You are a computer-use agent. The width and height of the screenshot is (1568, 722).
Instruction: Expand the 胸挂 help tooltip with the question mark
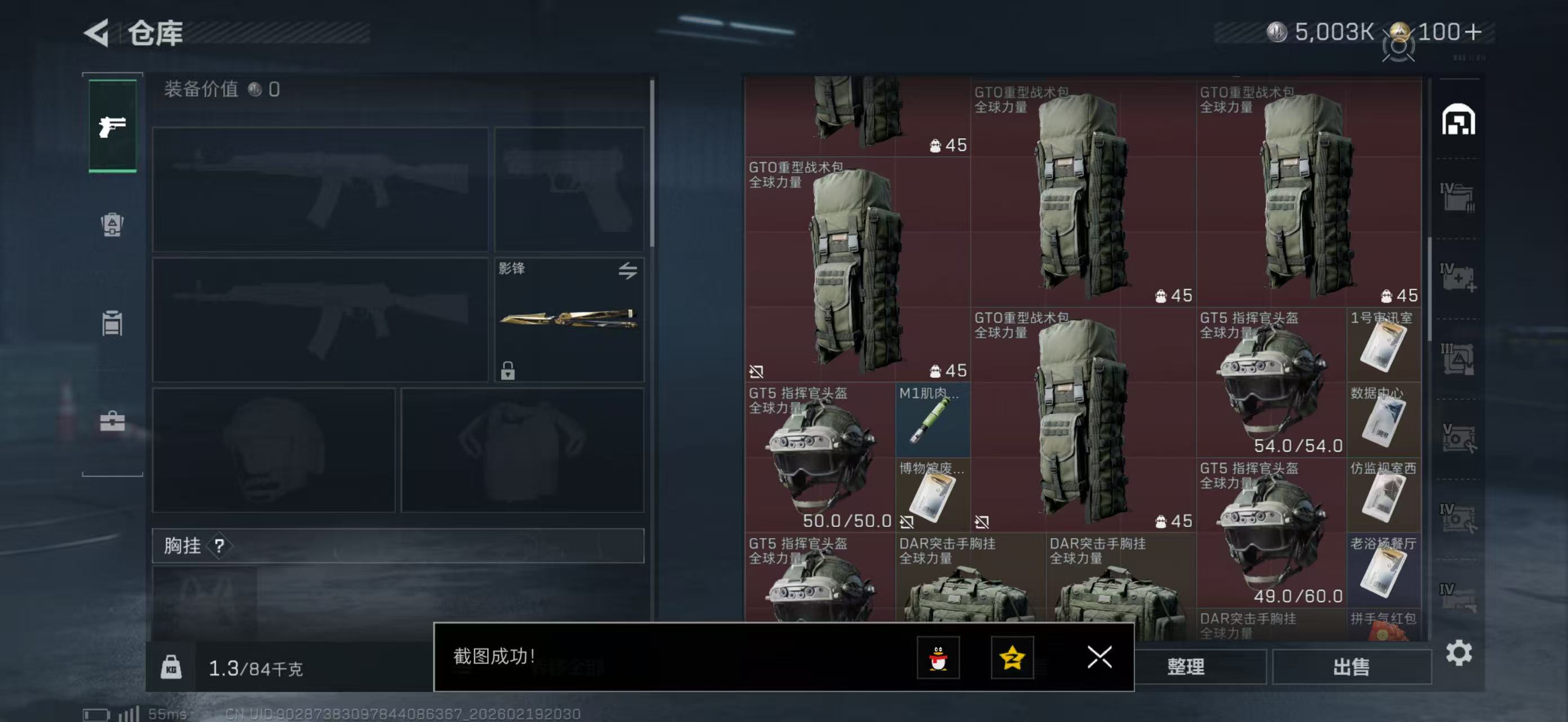click(x=221, y=547)
